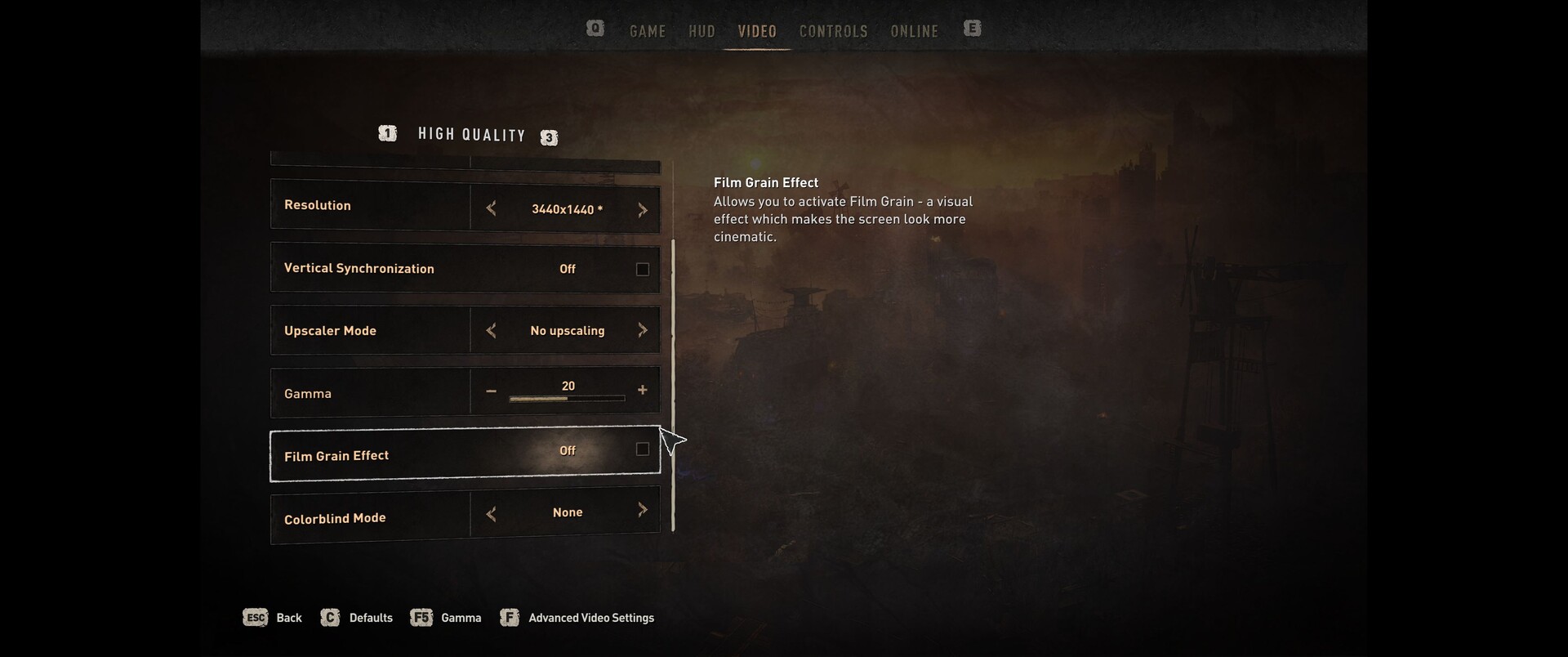Select the previous Colorblind Mode

pyautogui.click(x=491, y=514)
